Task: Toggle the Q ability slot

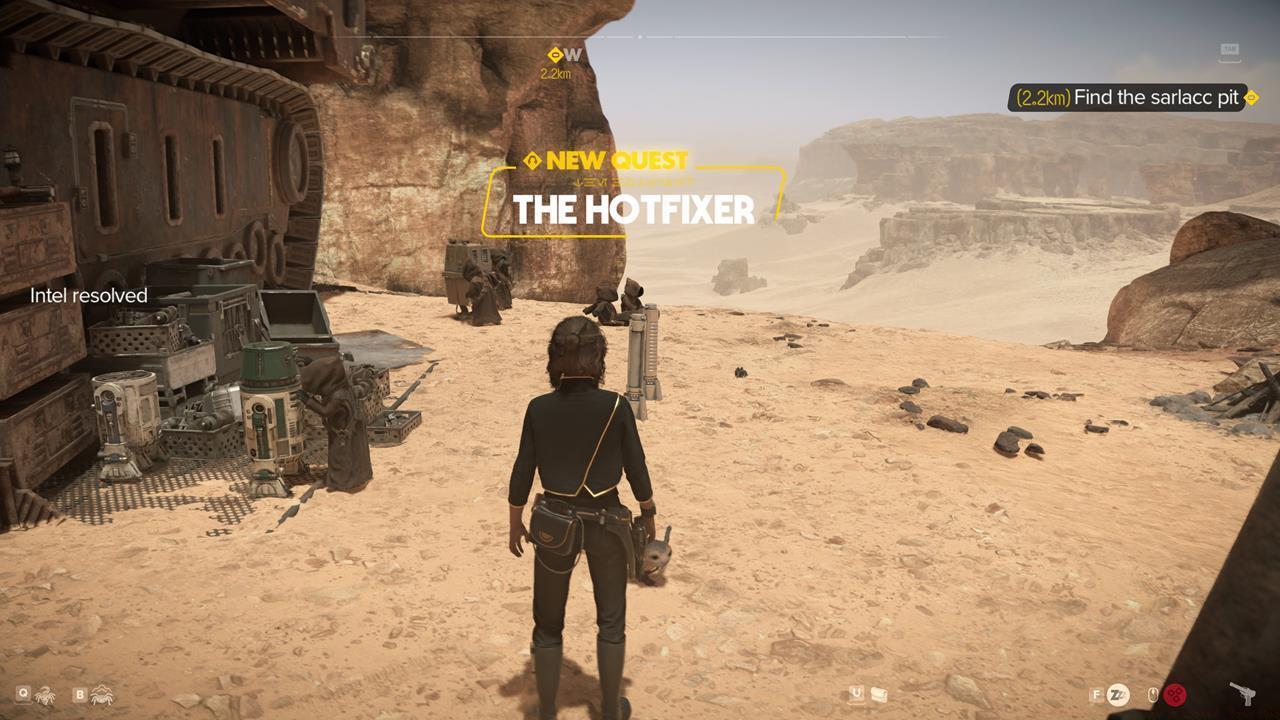Action: pos(23,693)
